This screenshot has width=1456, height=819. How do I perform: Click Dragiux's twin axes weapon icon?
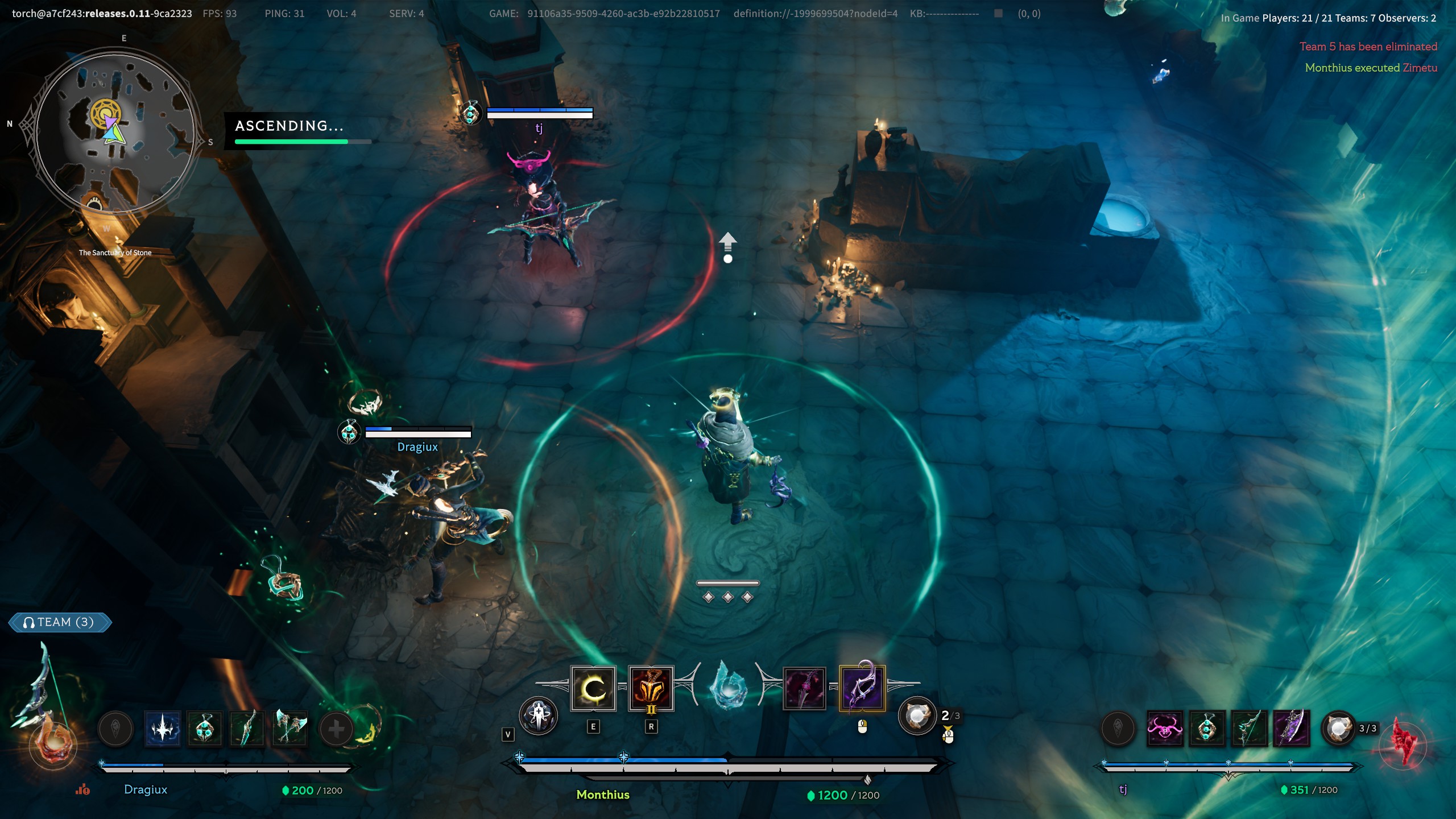tap(289, 729)
